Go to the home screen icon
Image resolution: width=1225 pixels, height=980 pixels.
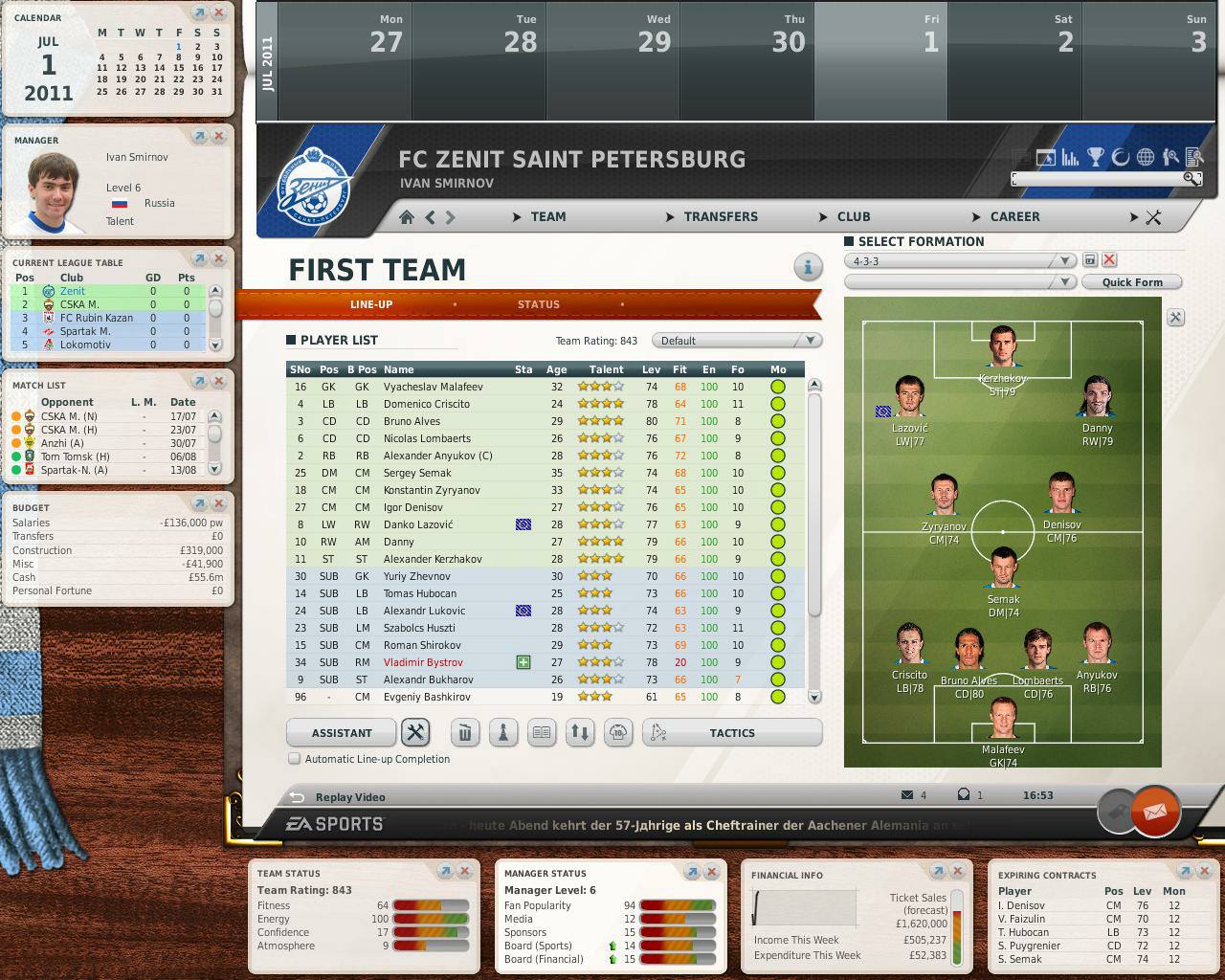pyautogui.click(x=407, y=217)
